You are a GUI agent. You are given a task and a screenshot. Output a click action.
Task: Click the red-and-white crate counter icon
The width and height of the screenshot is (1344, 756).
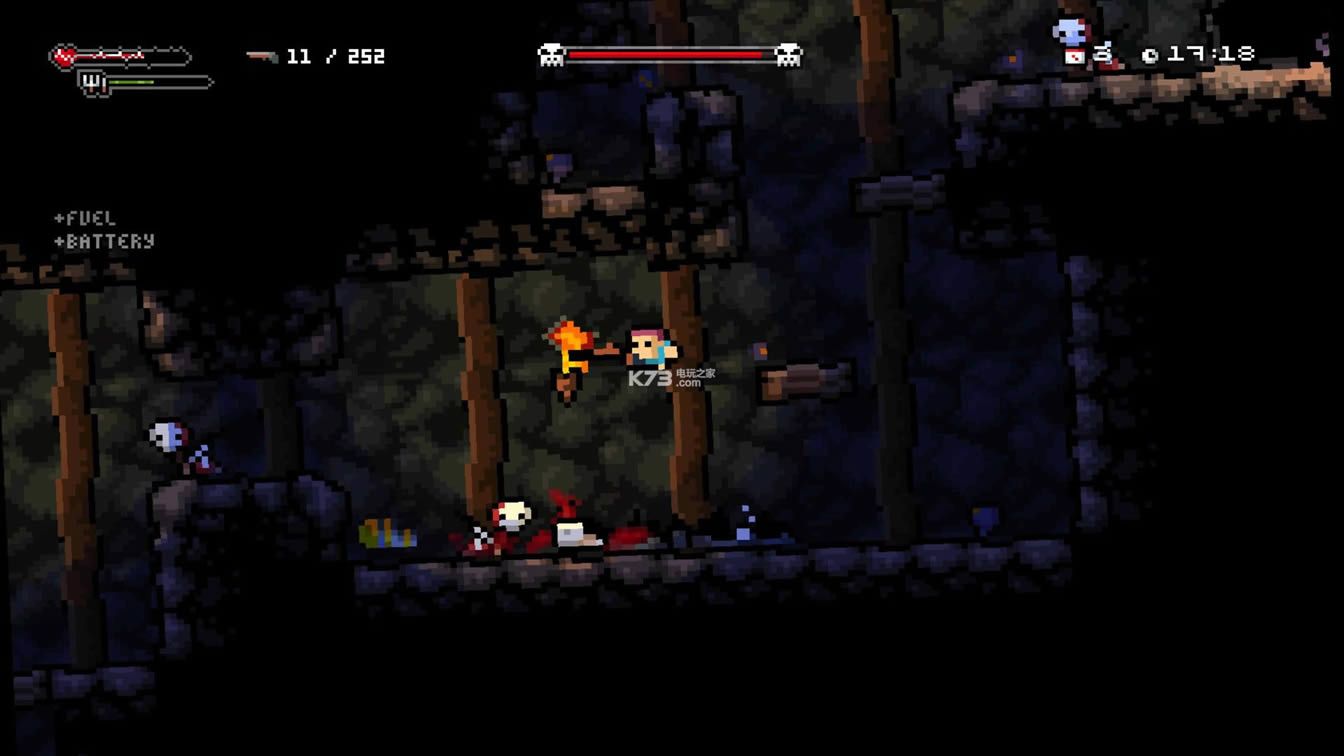click(1075, 57)
